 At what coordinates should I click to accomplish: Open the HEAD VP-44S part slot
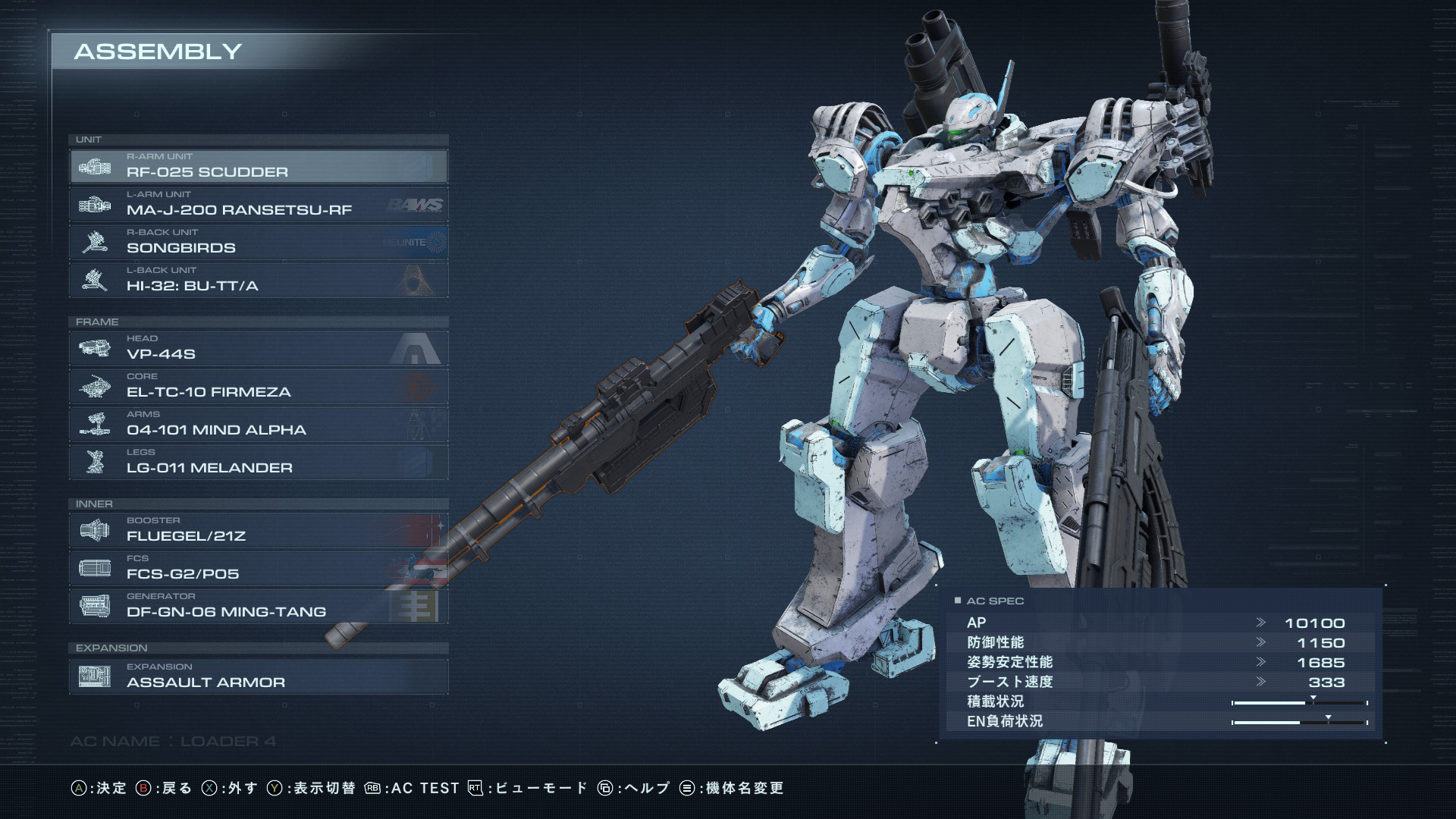pyautogui.click(x=258, y=348)
